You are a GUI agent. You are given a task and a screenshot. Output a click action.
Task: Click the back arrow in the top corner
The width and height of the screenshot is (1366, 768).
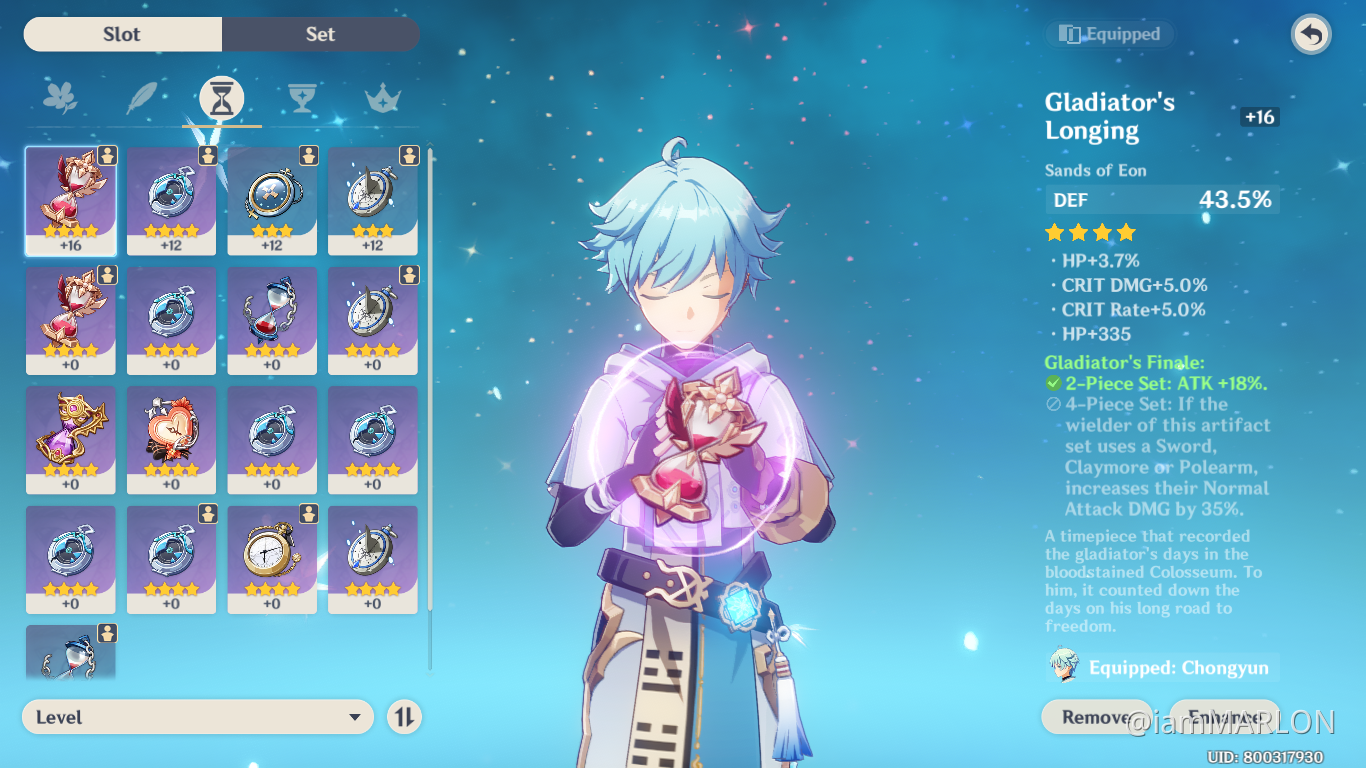tap(1310, 34)
